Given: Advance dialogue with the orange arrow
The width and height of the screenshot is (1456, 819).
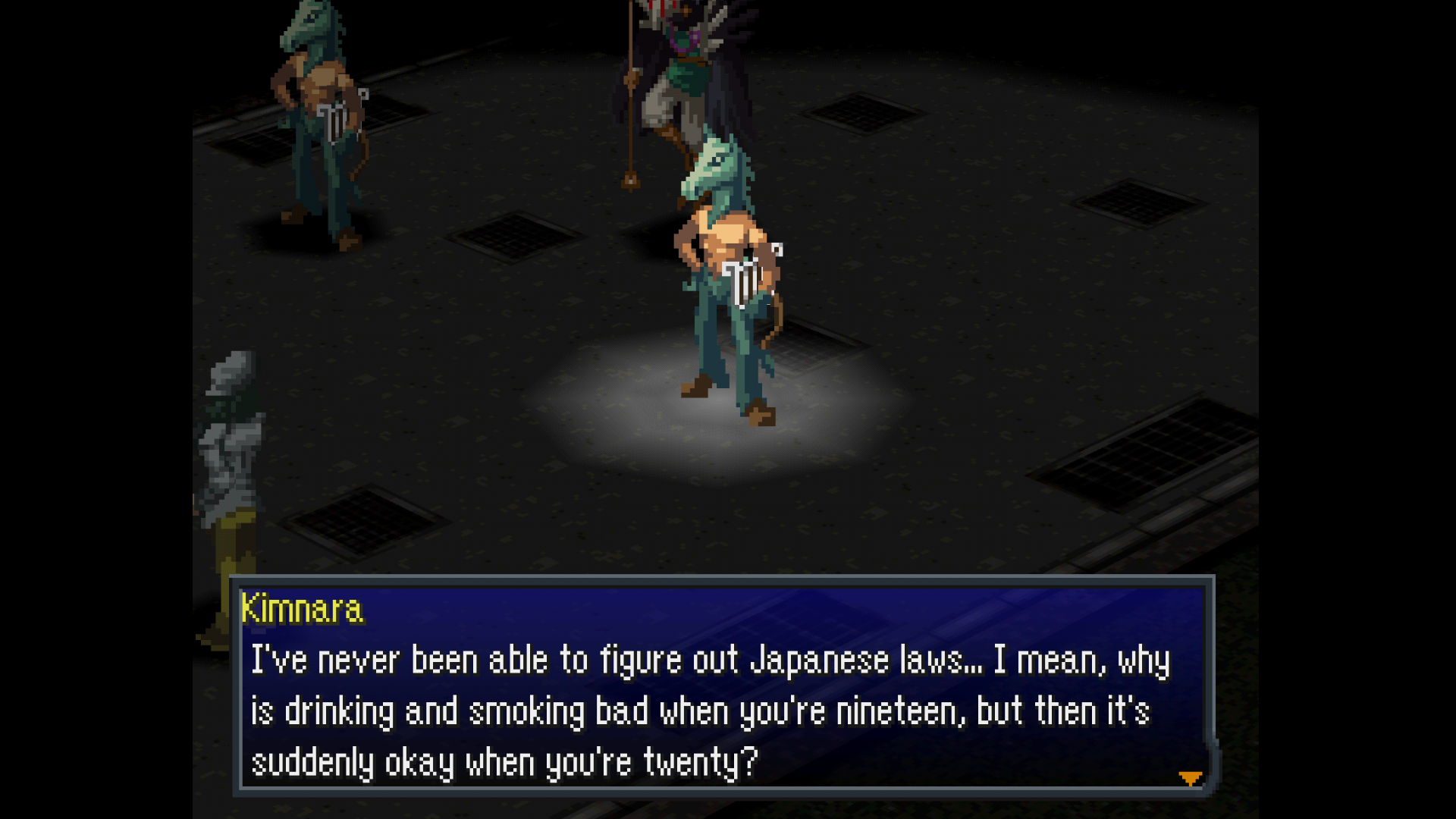Looking at the screenshot, I should click(x=1190, y=778).
